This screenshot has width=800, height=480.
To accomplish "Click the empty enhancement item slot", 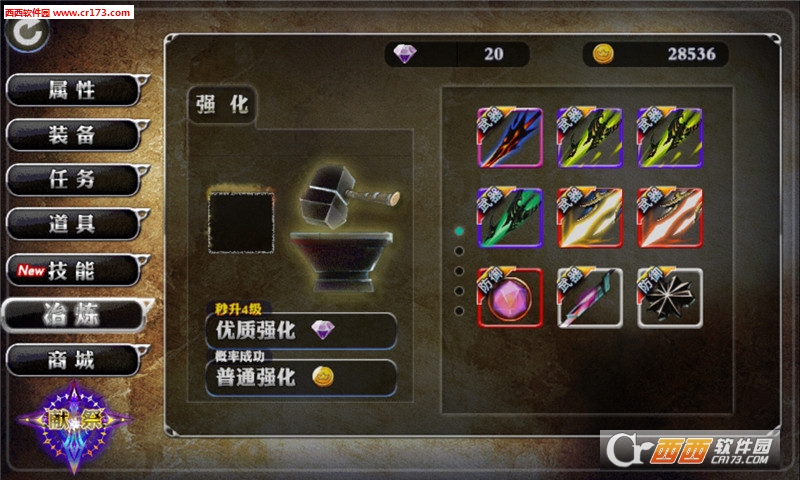I will point(241,224).
